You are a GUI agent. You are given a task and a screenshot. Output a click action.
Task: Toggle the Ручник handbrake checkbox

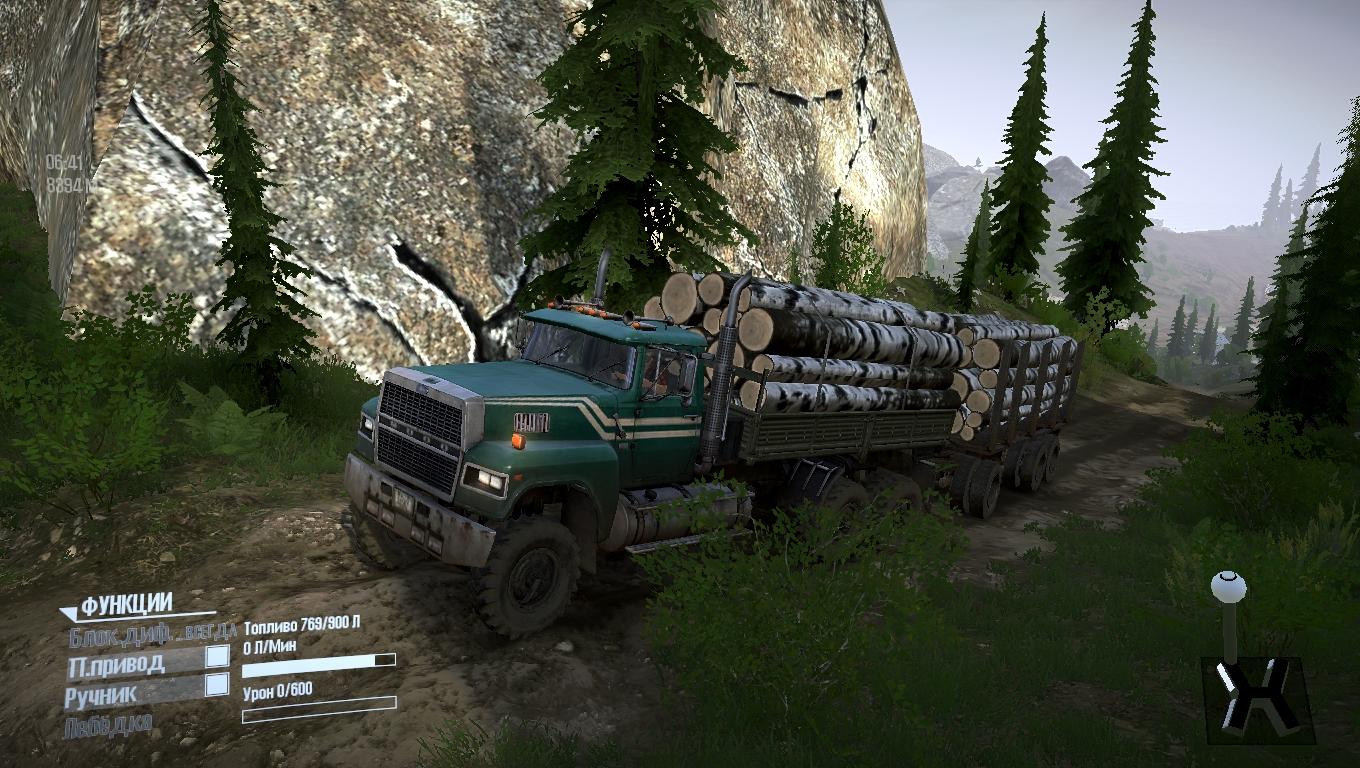click(x=217, y=685)
